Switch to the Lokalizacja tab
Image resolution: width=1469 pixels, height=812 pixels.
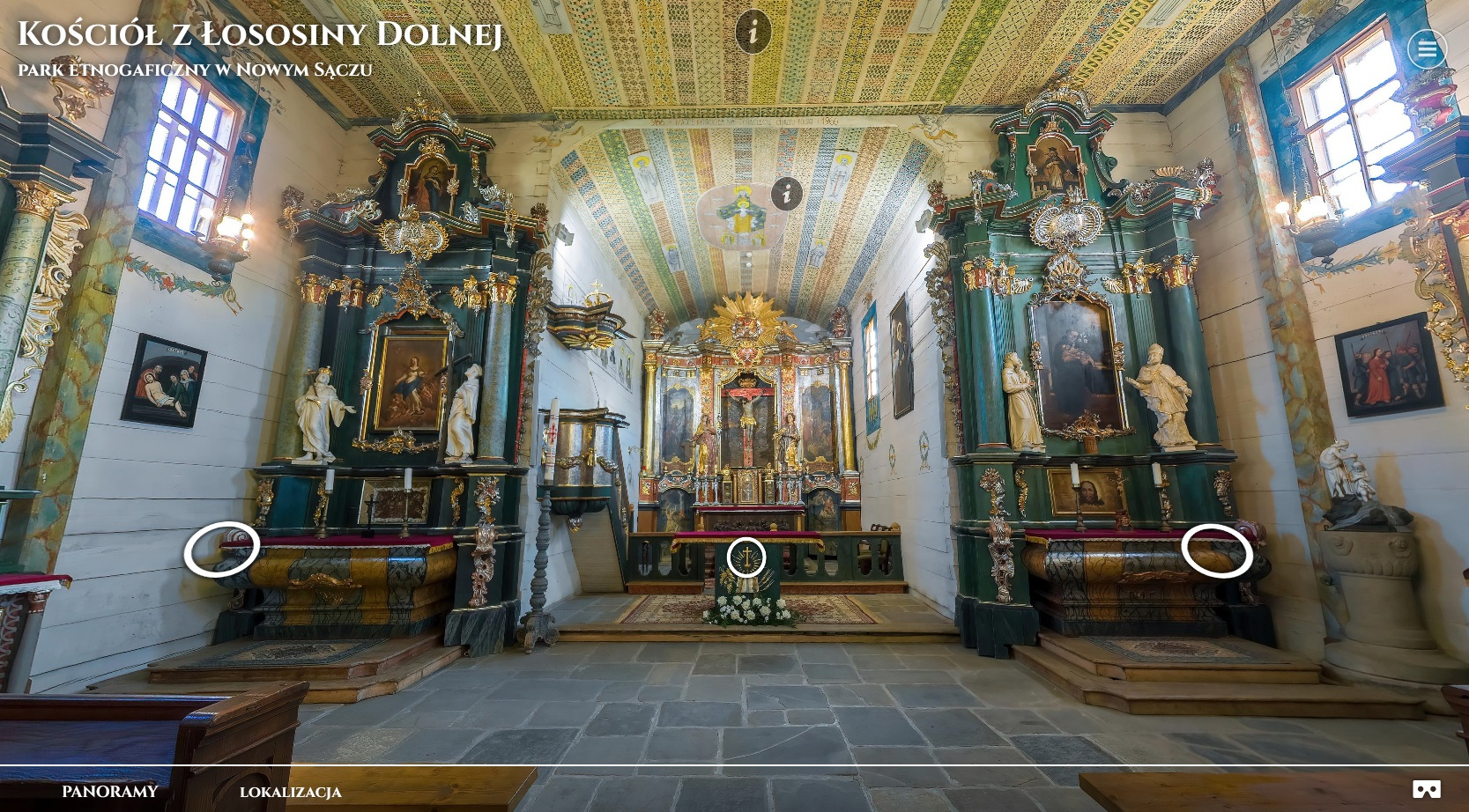click(291, 792)
